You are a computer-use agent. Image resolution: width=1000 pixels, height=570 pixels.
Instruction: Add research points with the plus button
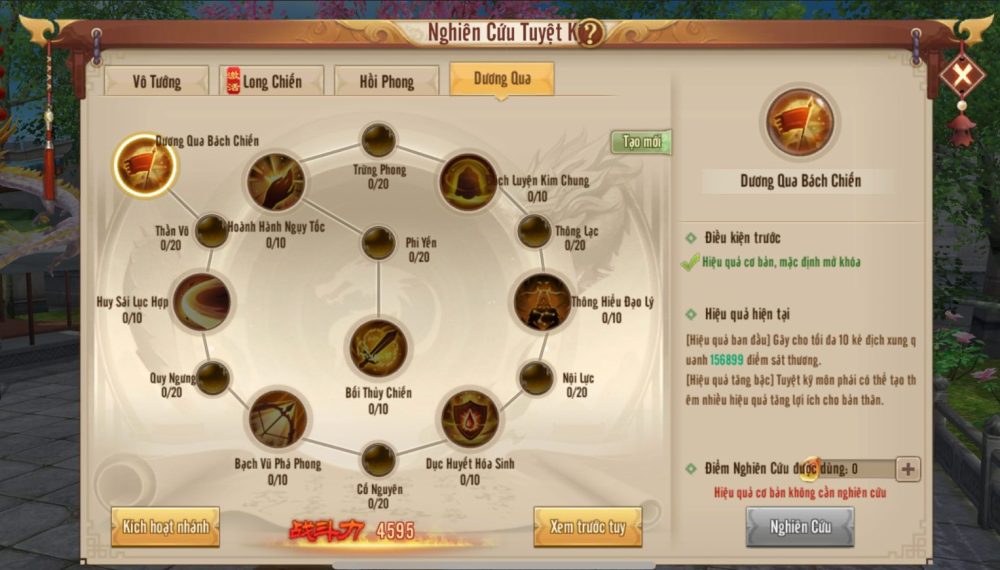point(908,468)
